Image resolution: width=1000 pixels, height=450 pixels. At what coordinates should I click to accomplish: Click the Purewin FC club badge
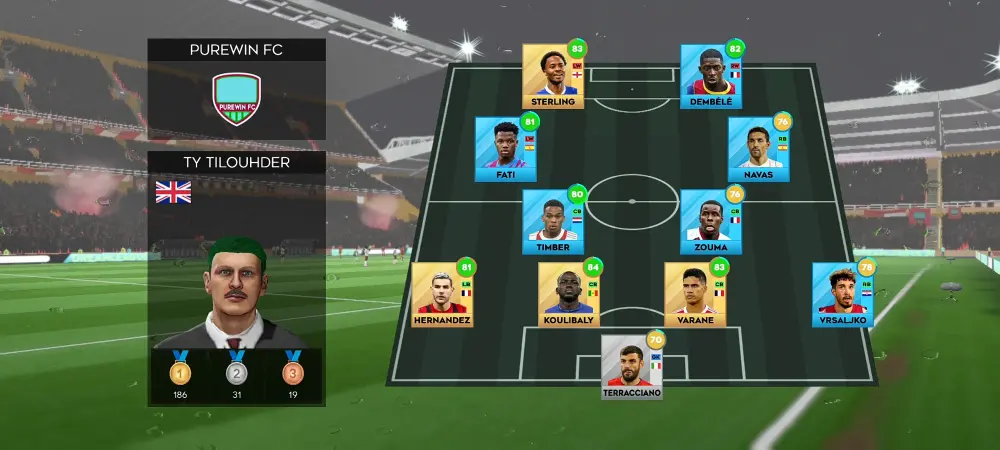point(236,98)
